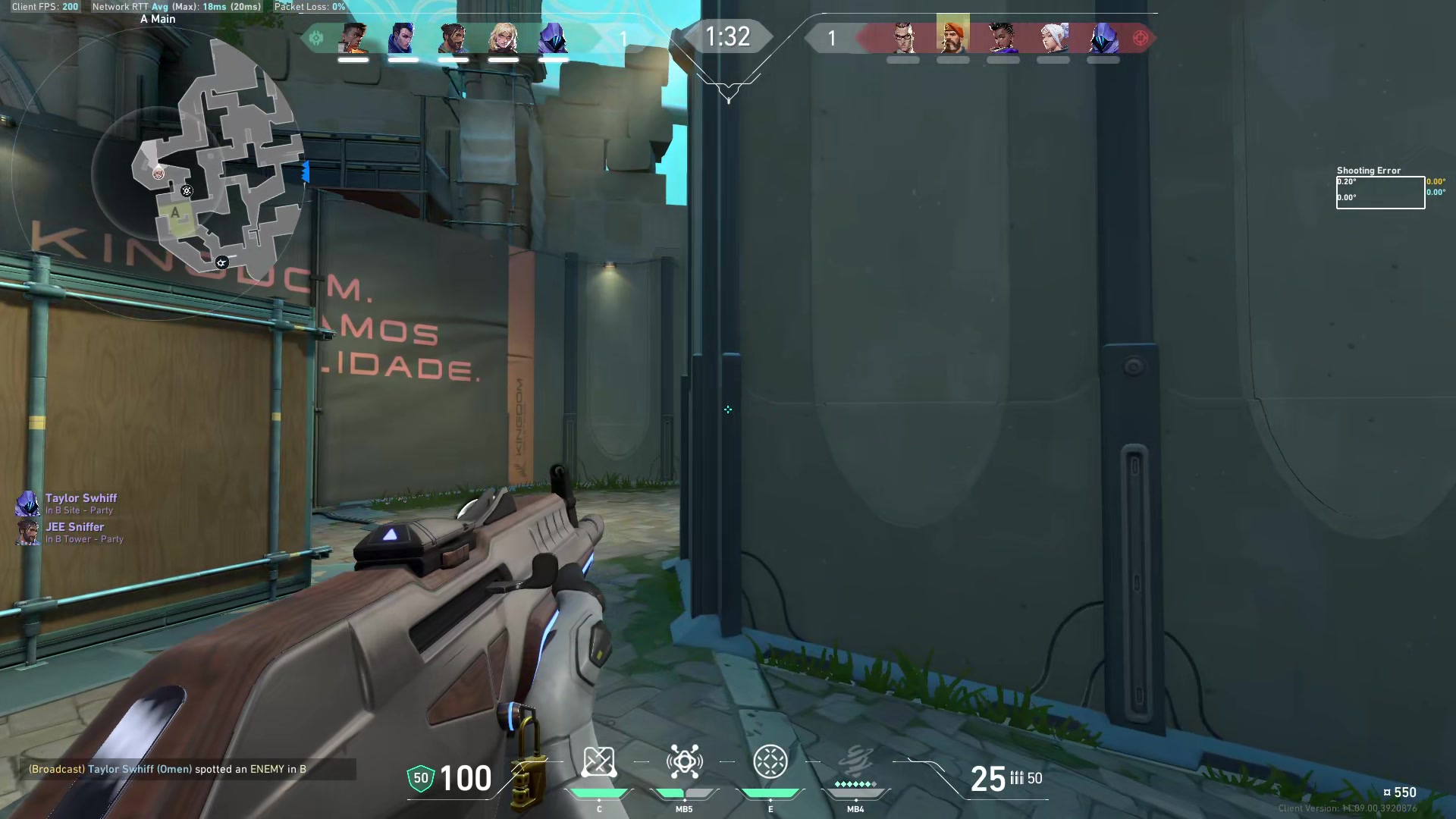1456x819 pixels.
Task: Select enemy Chamber portrait with glasses
Action: point(902,38)
